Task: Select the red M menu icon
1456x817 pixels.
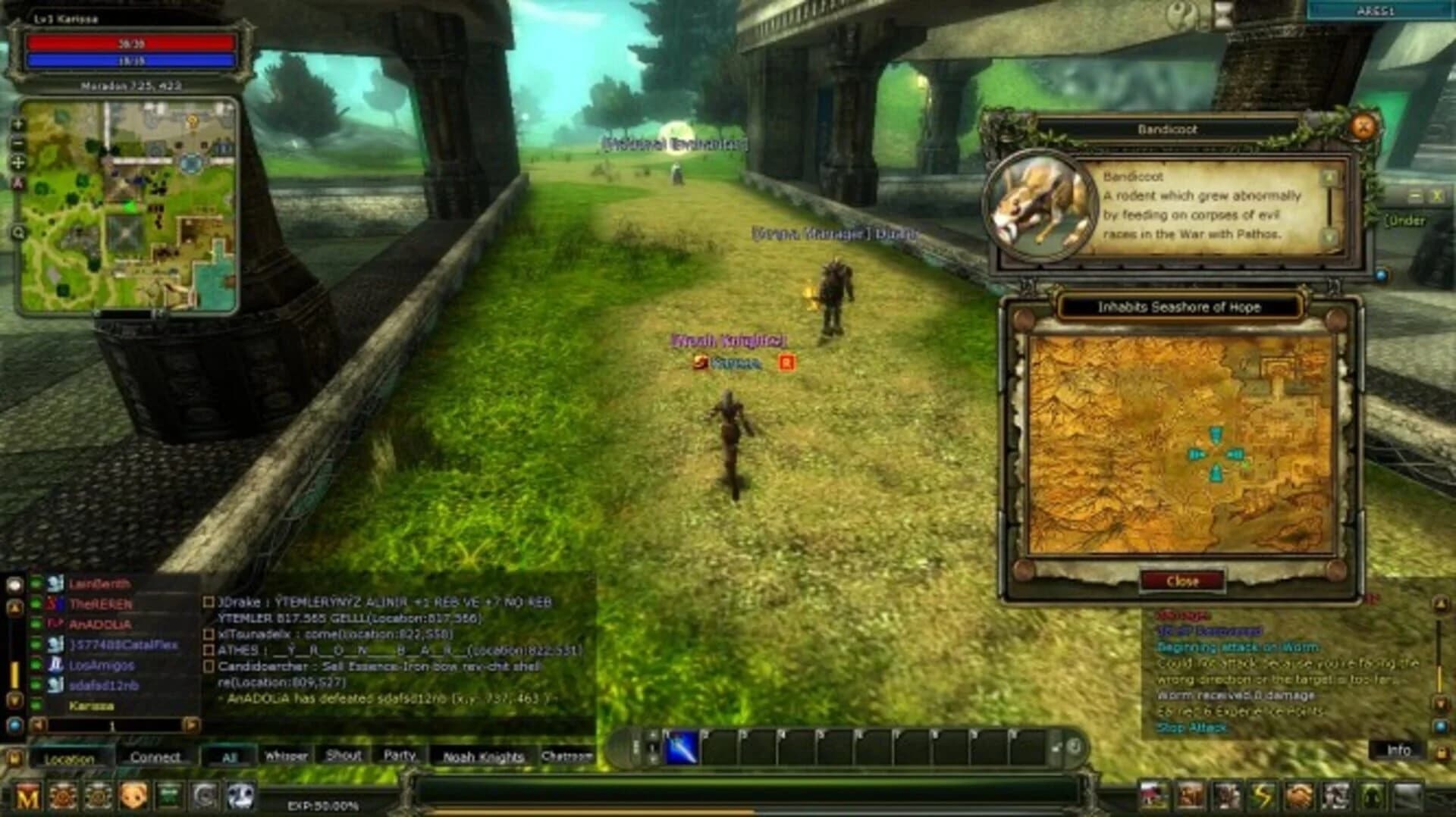Action: click(26, 794)
